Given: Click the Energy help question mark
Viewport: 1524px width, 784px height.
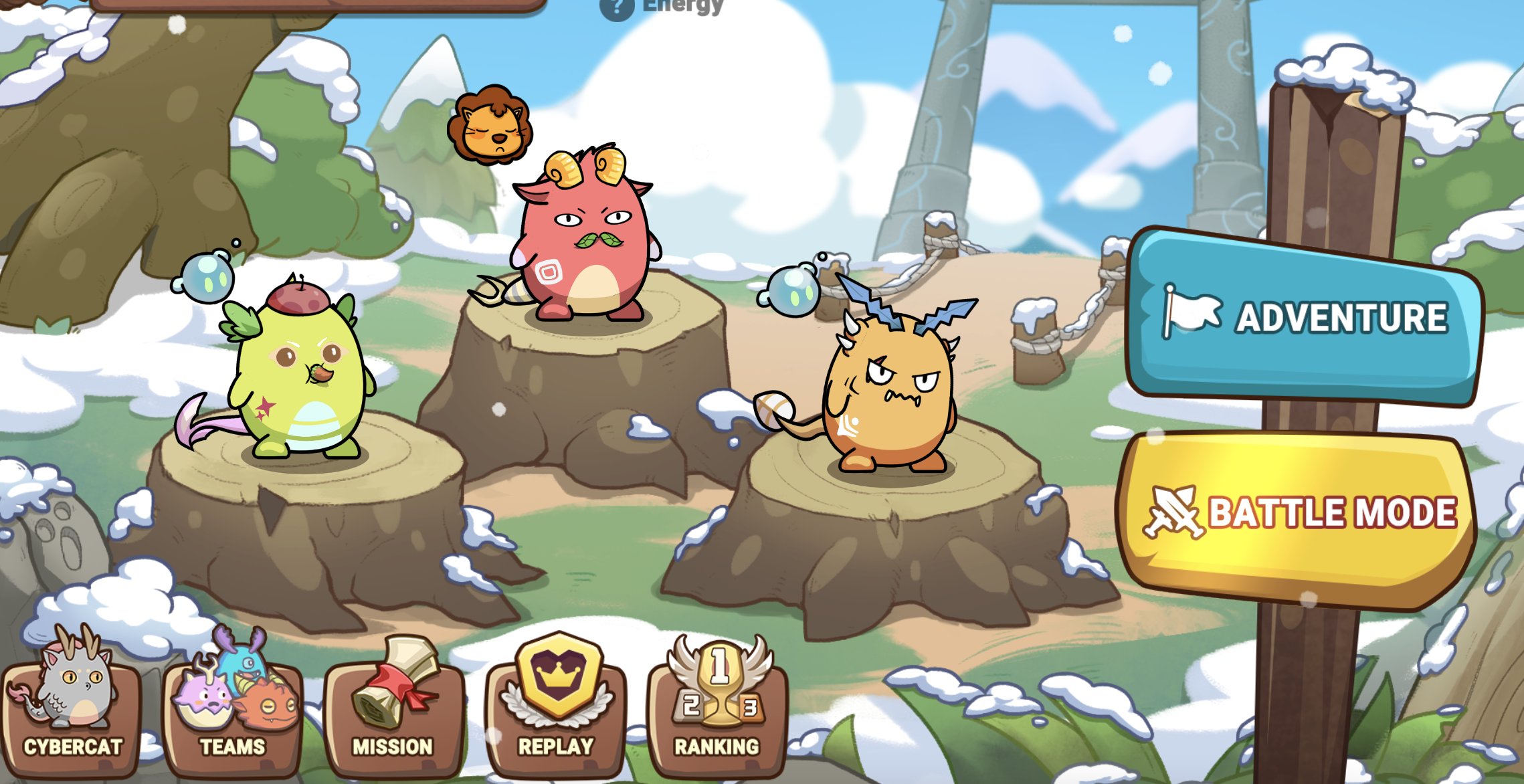Looking at the screenshot, I should pos(616,8).
